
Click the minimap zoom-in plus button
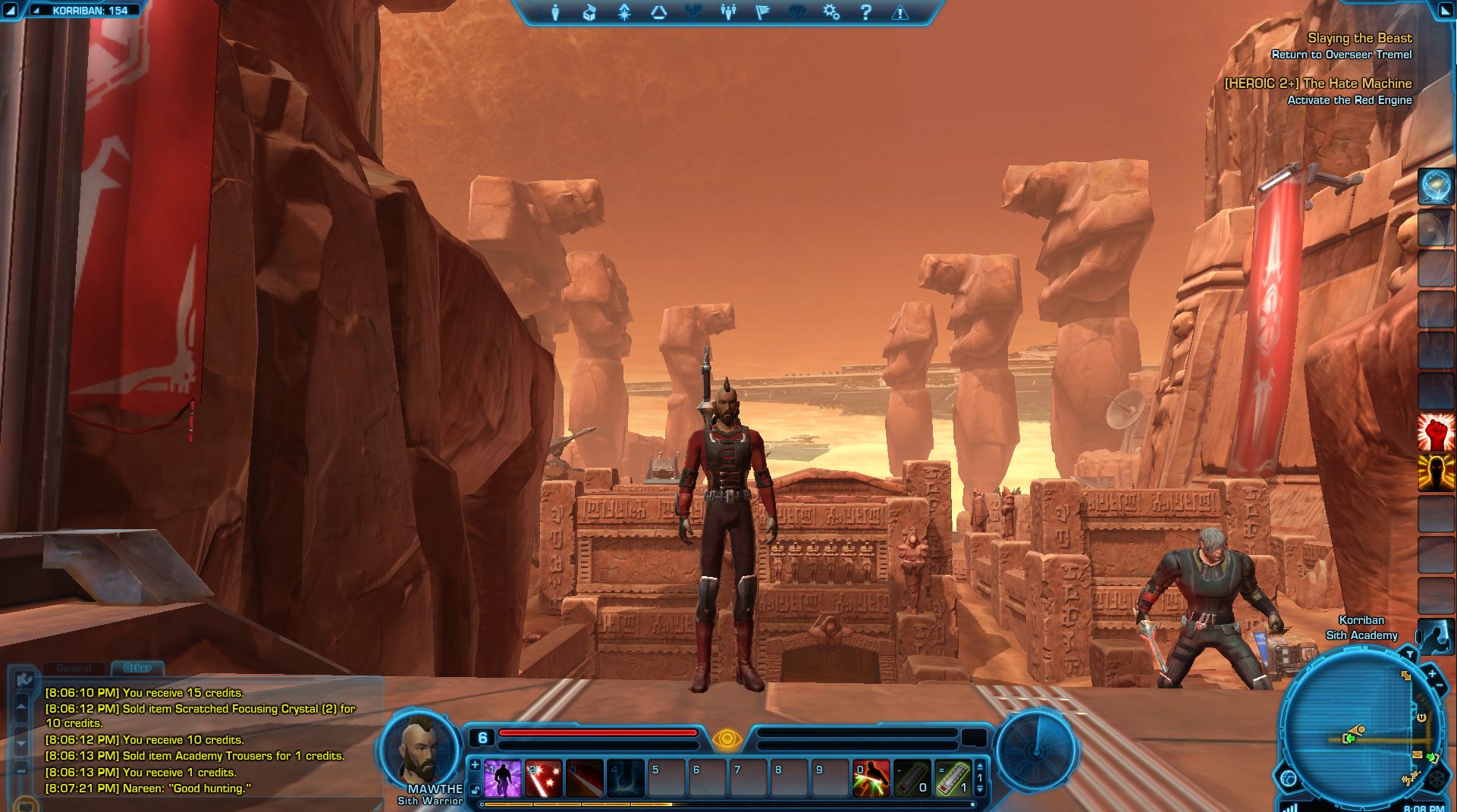coord(1431,673)
